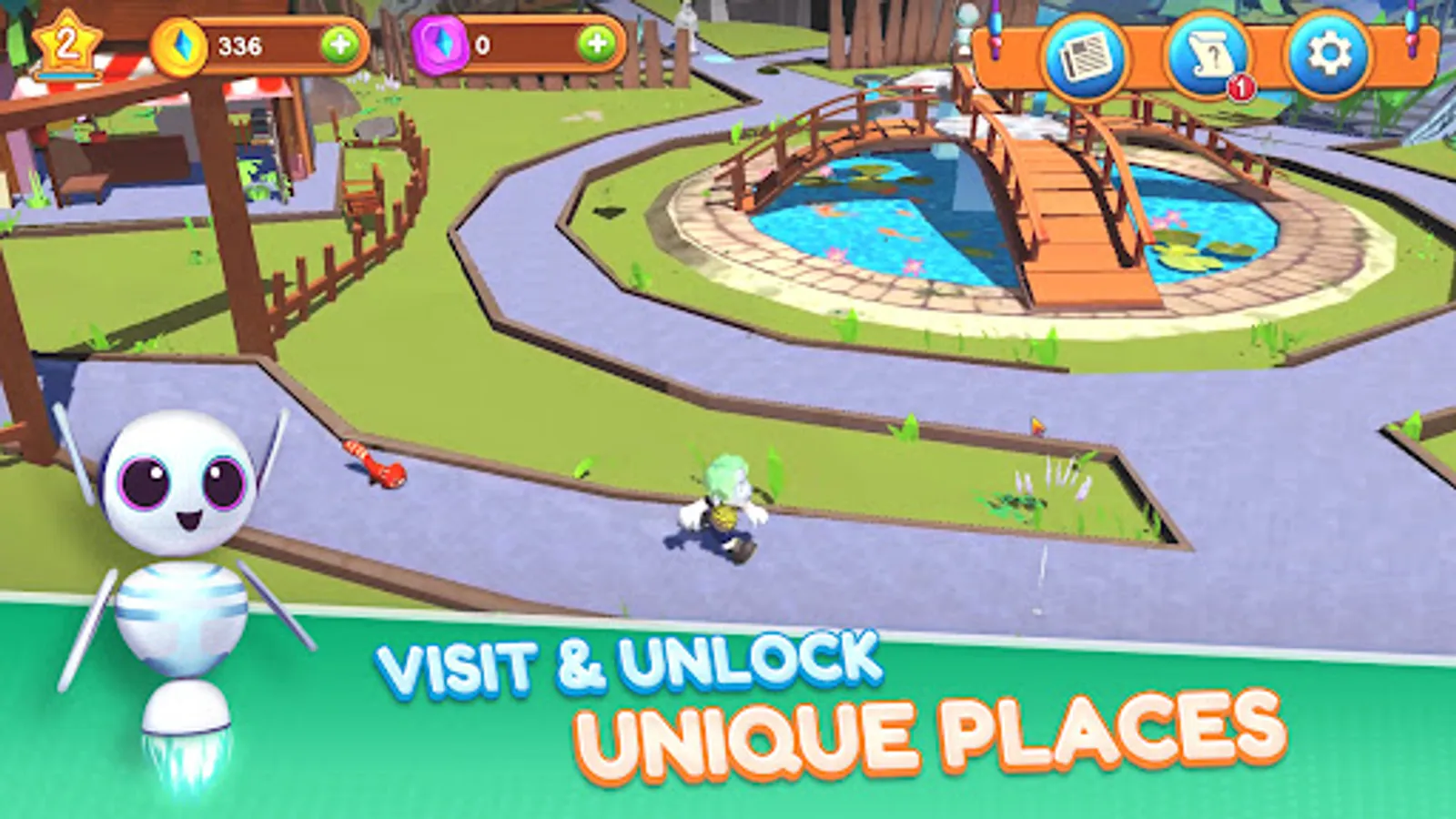Click the VISIT & UNLOCK banner text

[631, 663]
